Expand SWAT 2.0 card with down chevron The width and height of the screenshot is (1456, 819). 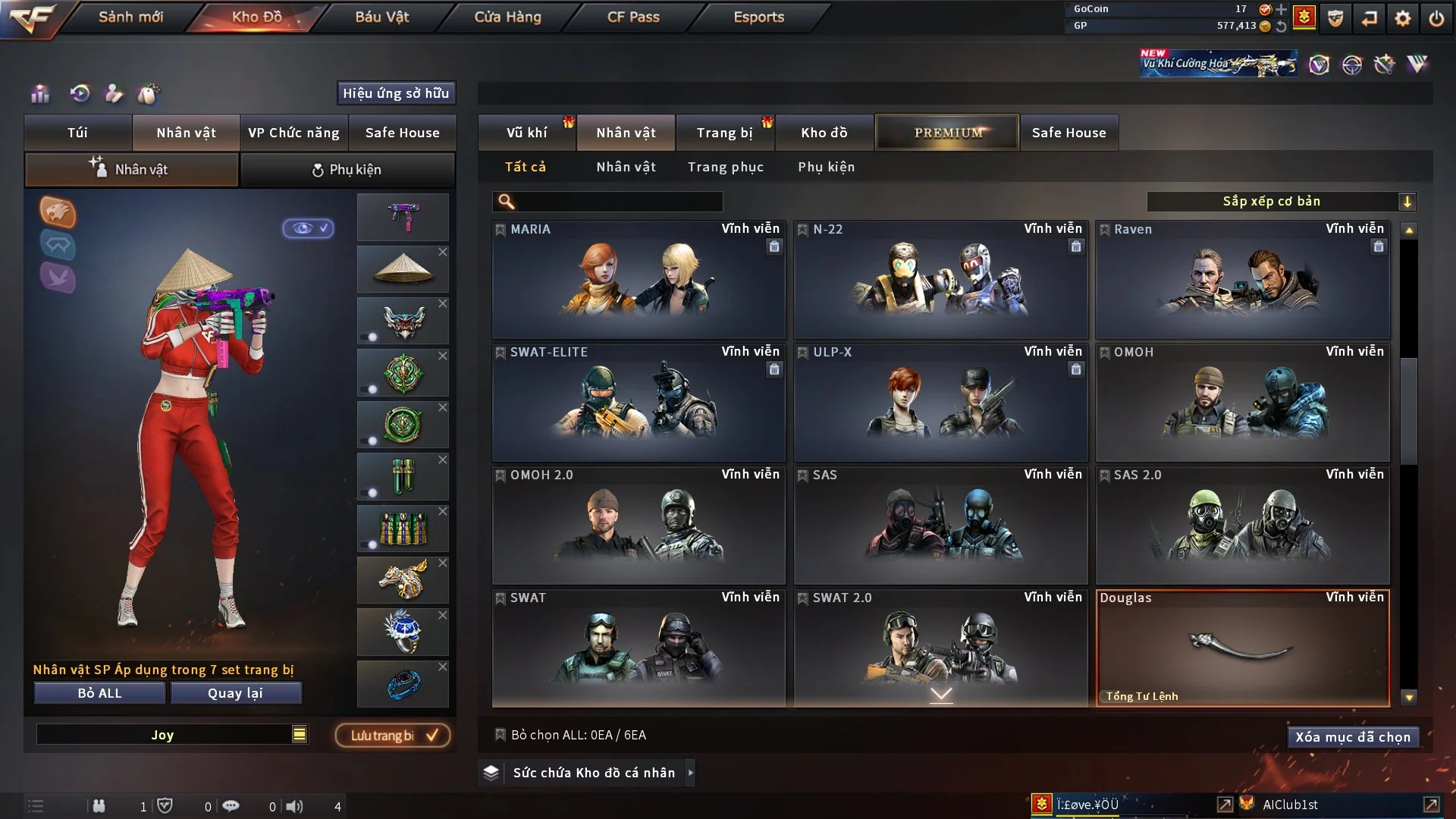[942, 694]
